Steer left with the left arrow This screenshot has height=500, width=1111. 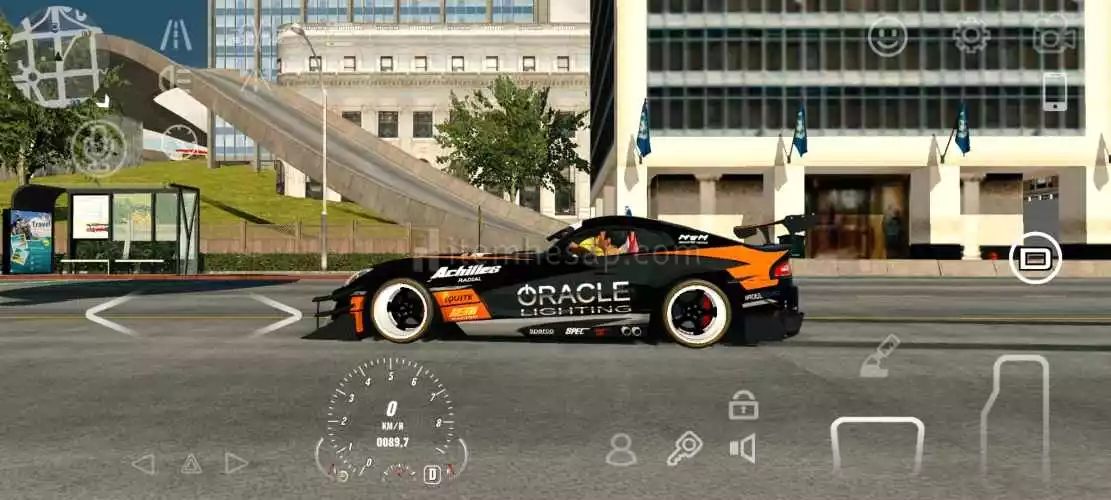click(110, 314)
